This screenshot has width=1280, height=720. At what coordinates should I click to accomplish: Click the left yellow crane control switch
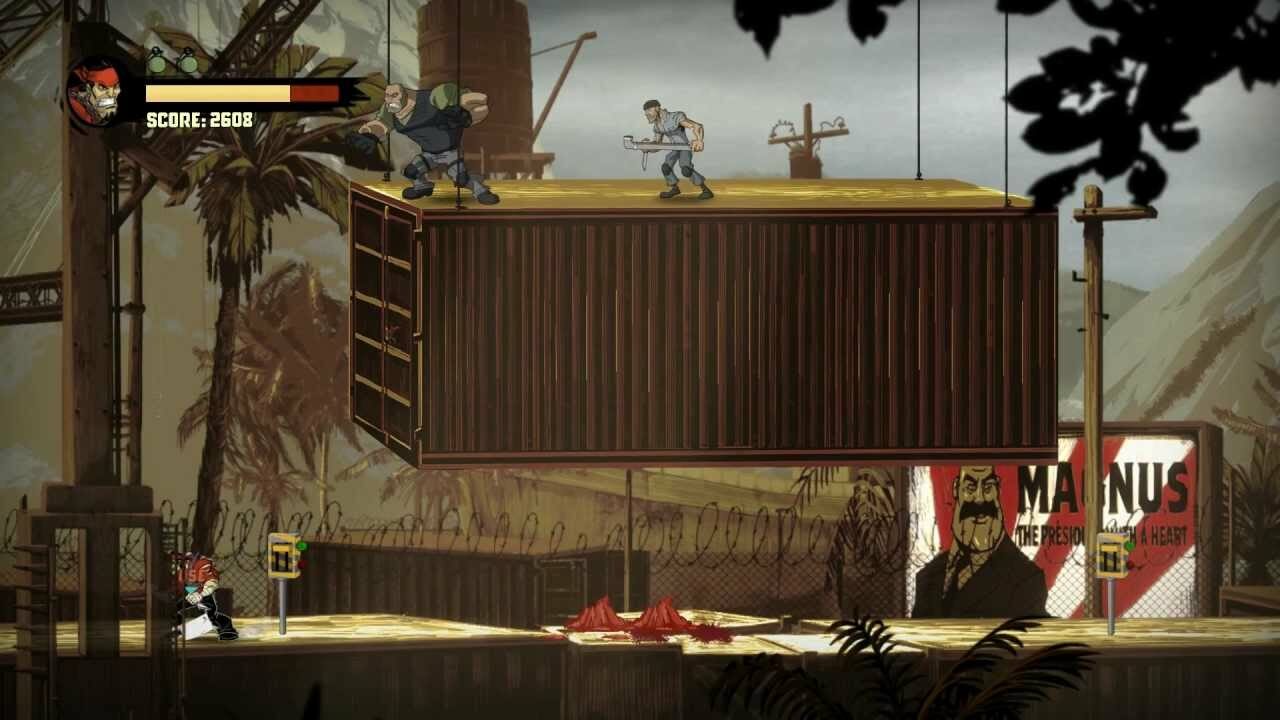coord(283,555)
